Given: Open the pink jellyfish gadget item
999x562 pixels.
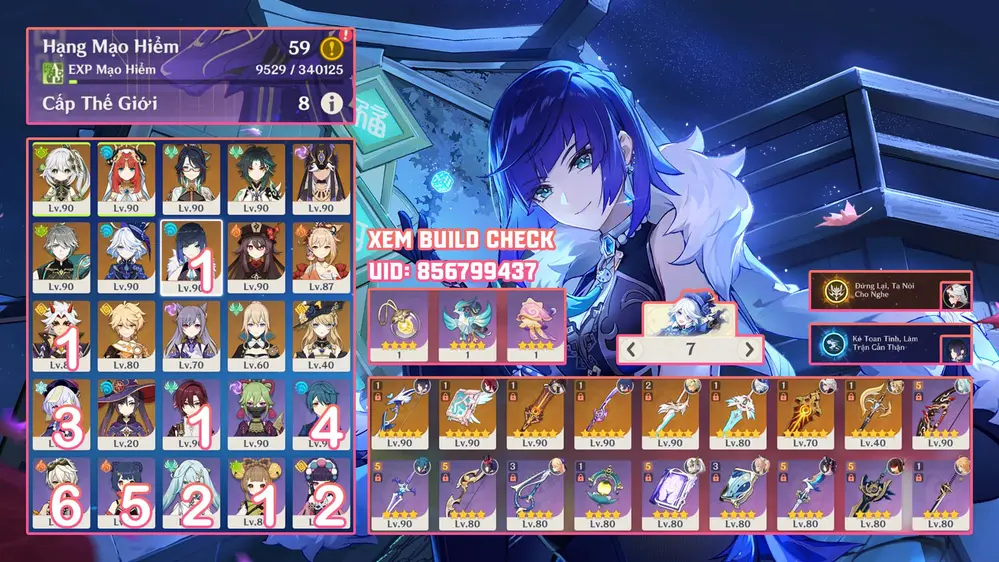Looking at the screenshot, I should tap(531, 326).
